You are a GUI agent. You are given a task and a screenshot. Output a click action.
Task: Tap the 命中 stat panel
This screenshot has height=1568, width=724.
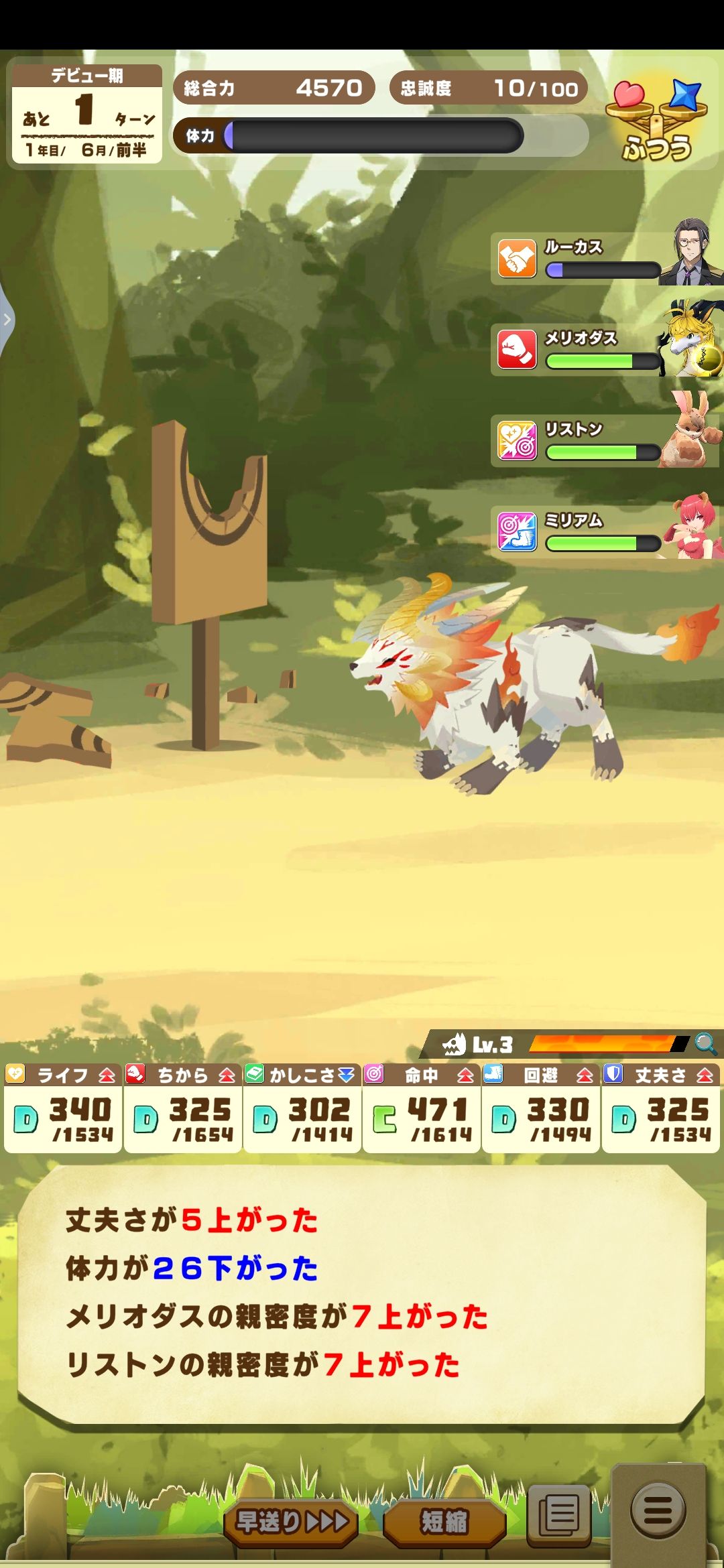point(422,1108)
